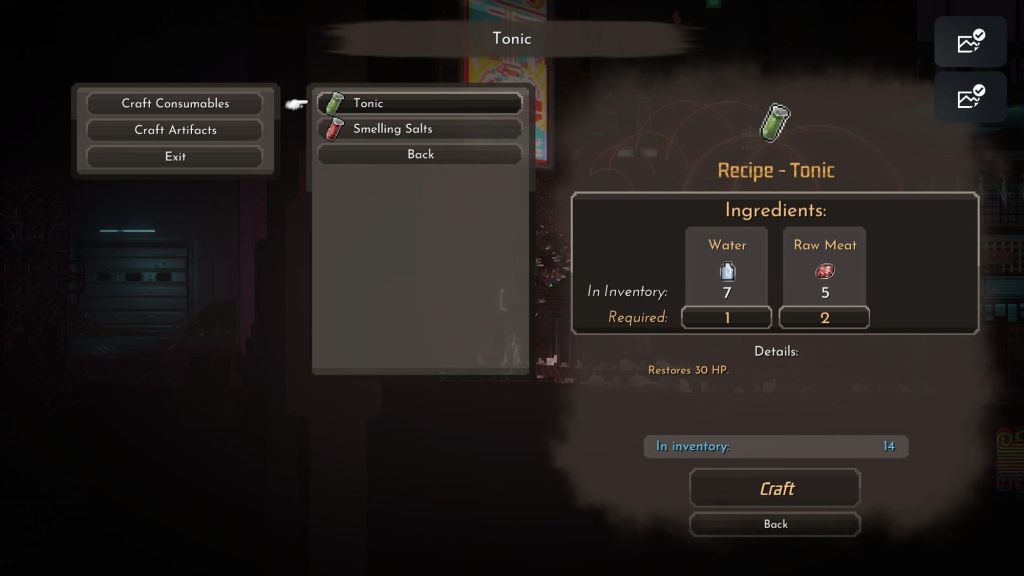This screenshot has height=576, width=1024.
Task: Click Back under the Smelling Salts entry
Action: 420,154
